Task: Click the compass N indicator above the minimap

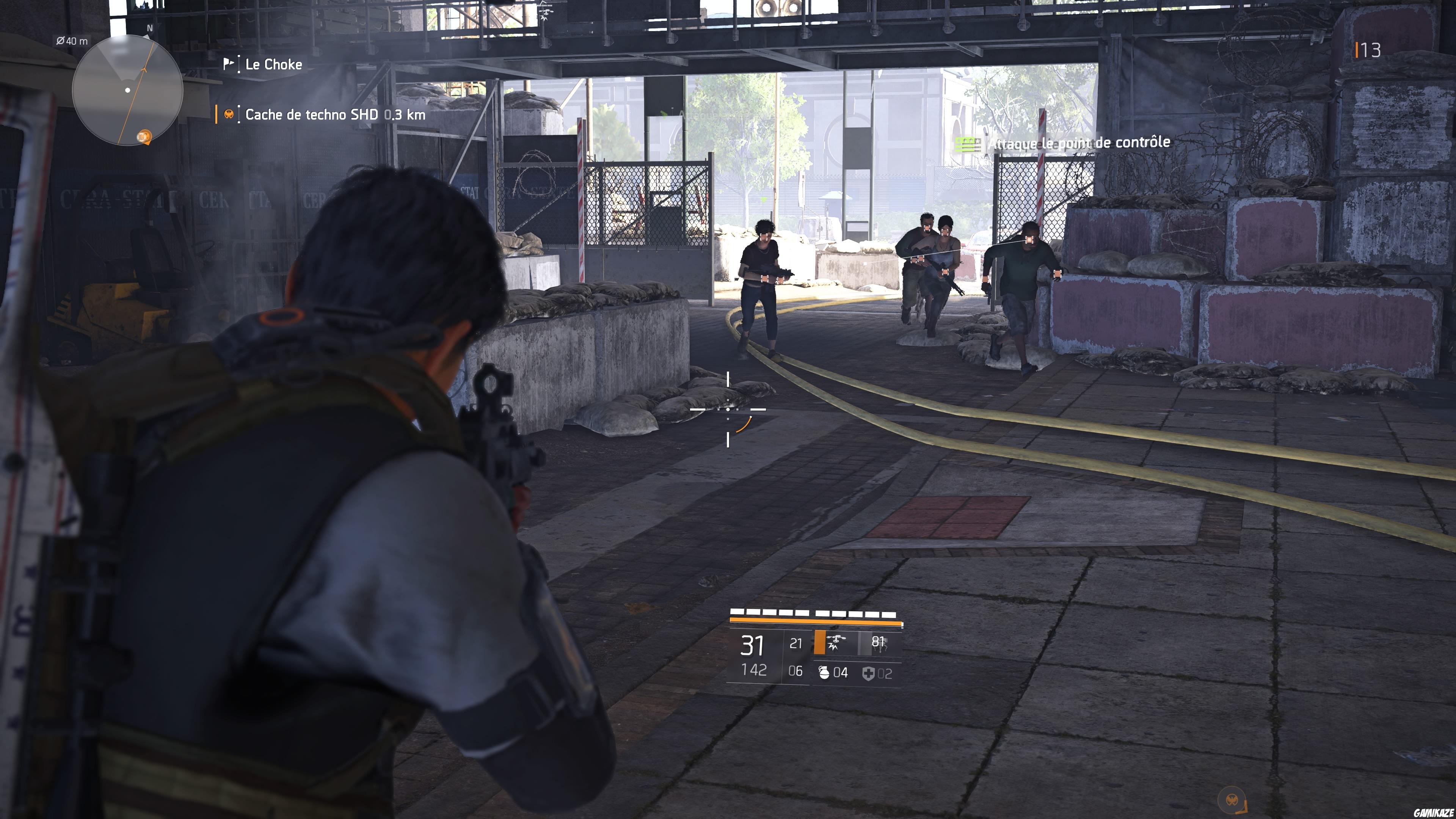Action: (x=150, y=28)
